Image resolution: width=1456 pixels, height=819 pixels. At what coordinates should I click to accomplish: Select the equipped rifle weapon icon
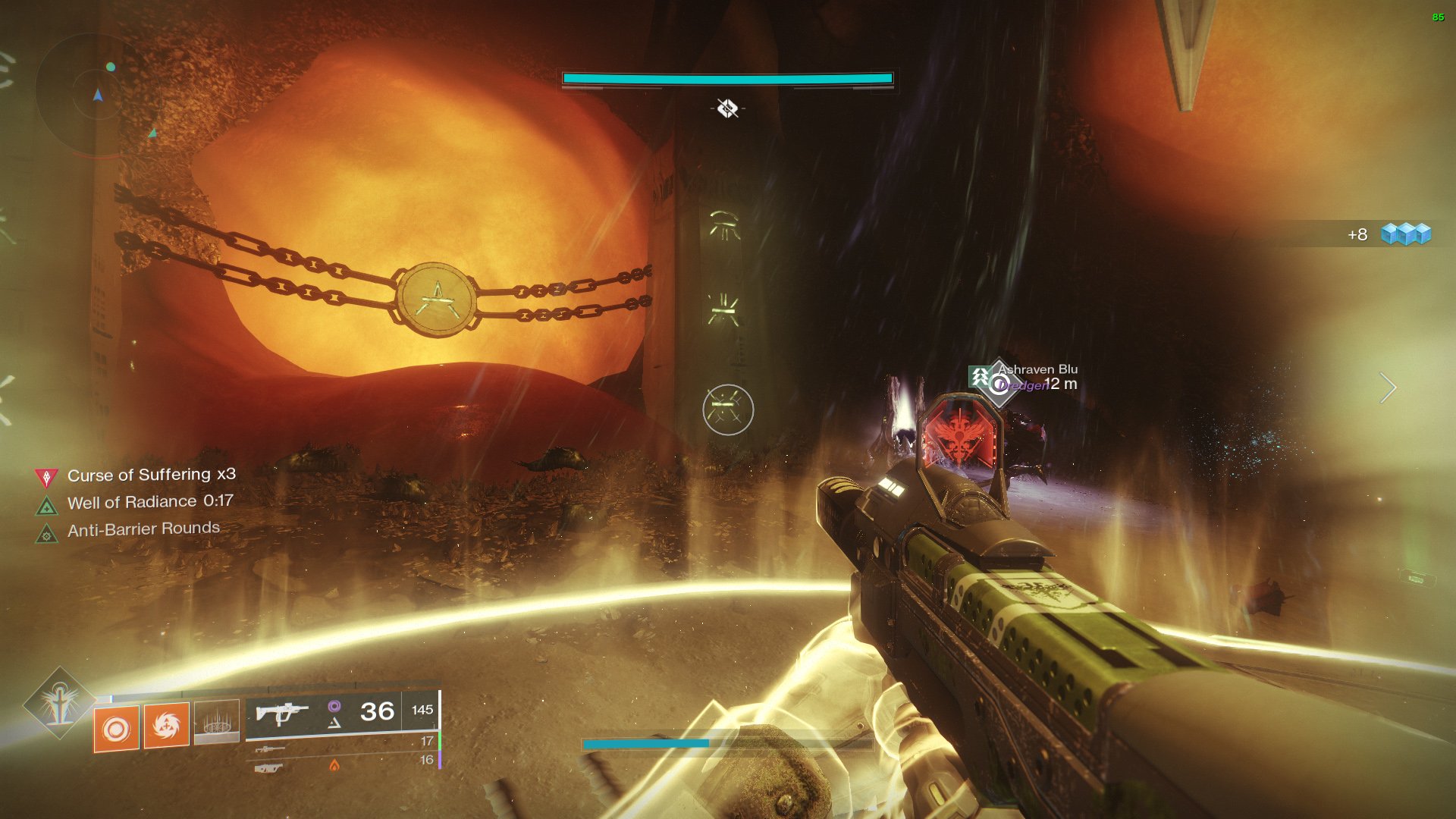point(281,714)
